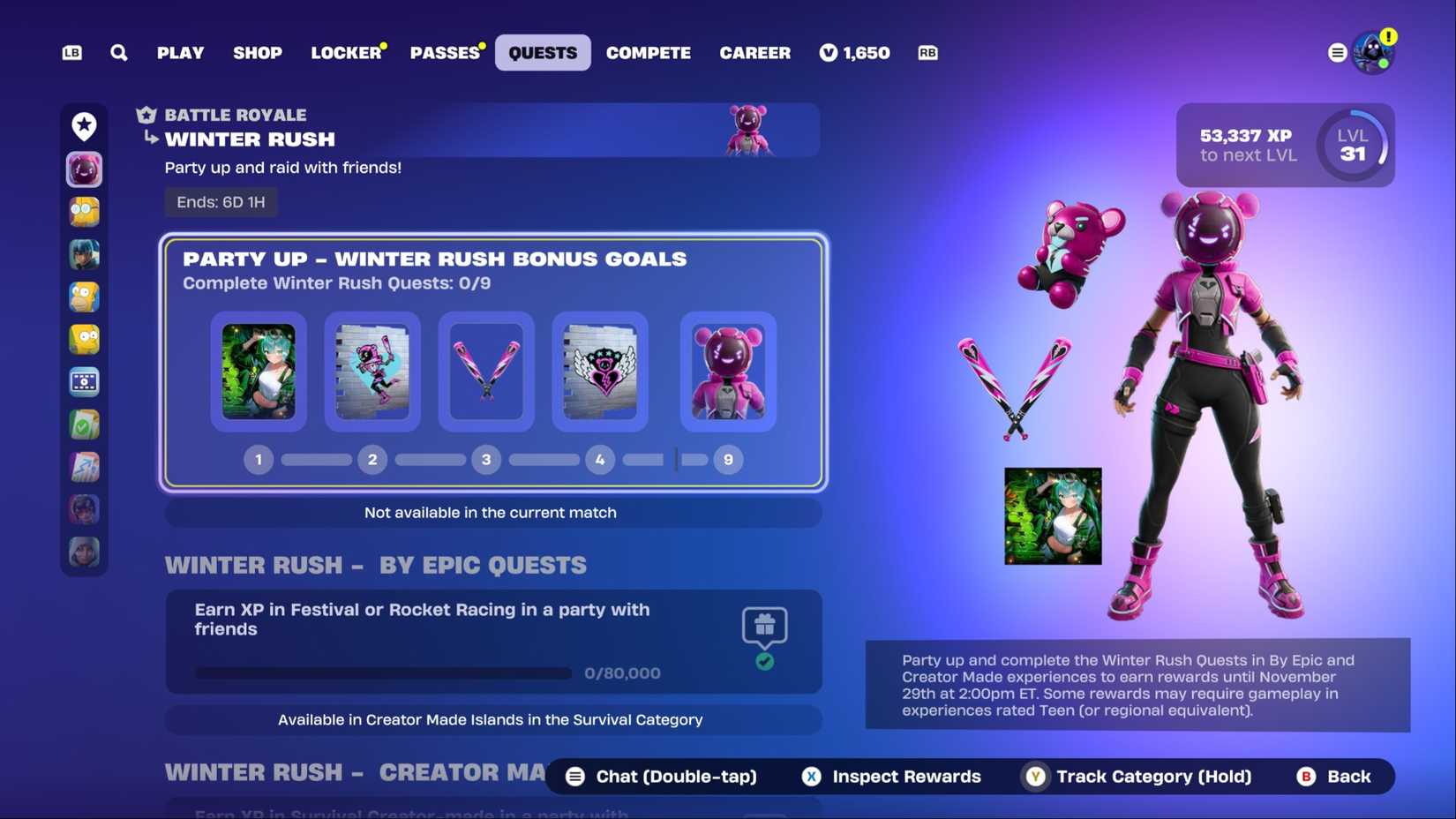Open the V-Bucks balance display

click(854, 52)
